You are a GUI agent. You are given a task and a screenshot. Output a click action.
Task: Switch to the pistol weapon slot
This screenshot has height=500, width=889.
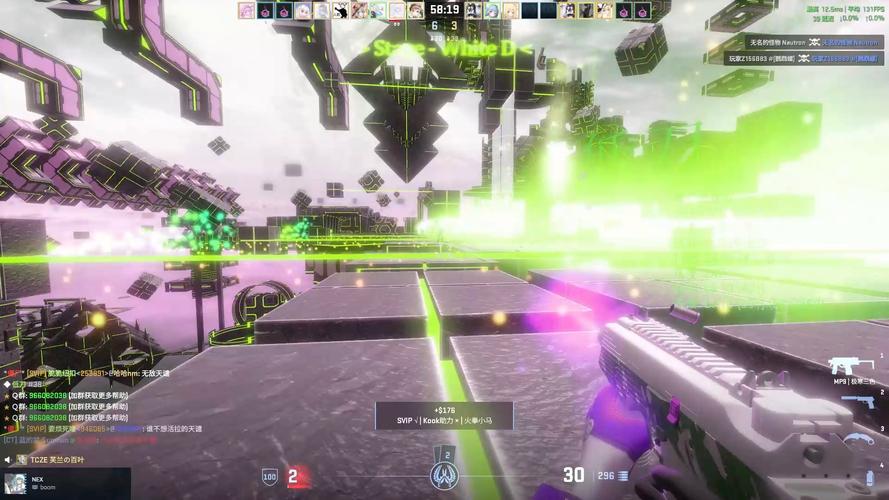(858, 401)
